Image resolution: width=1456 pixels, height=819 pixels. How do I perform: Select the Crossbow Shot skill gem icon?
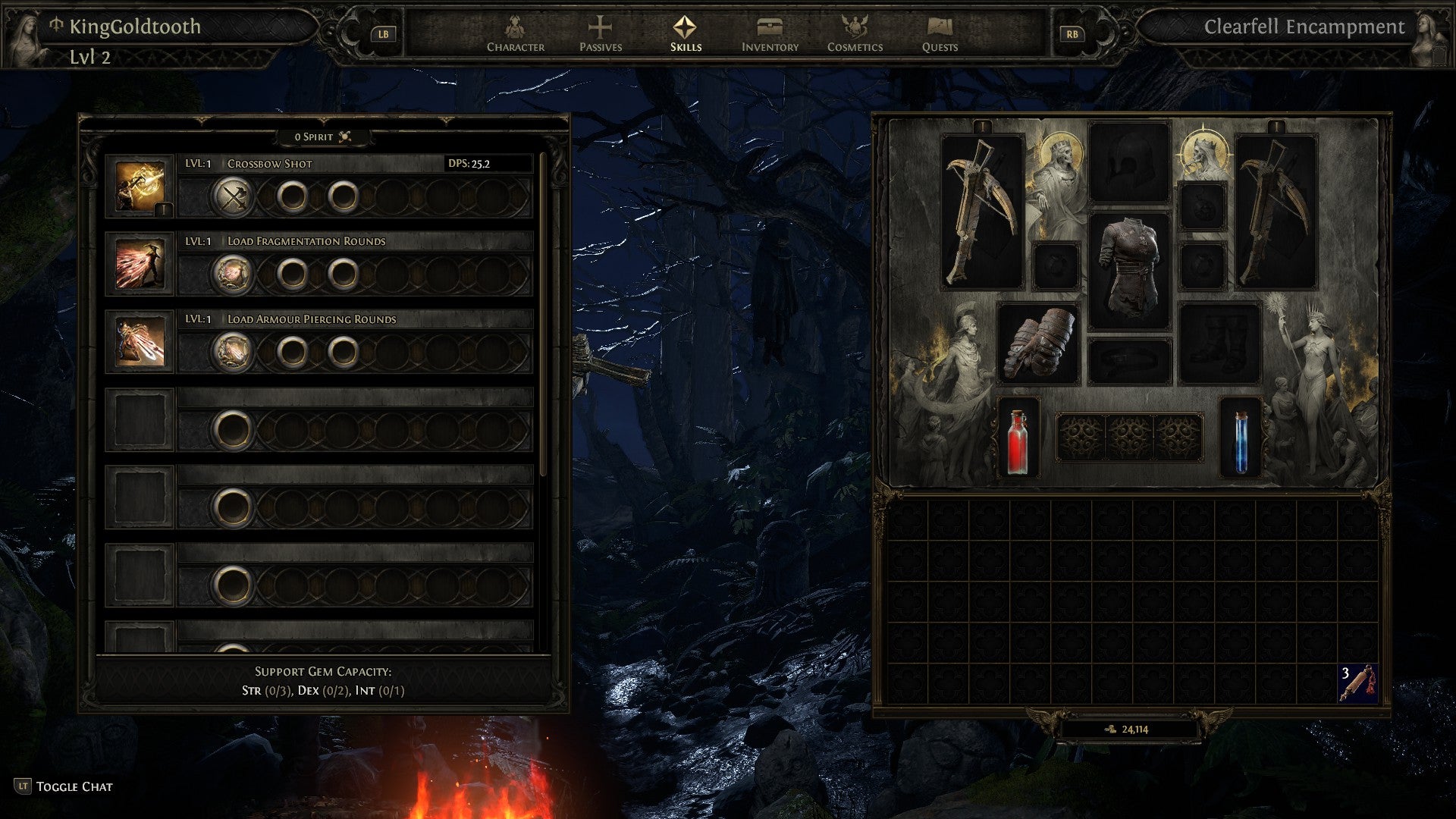tap(141, 185)
